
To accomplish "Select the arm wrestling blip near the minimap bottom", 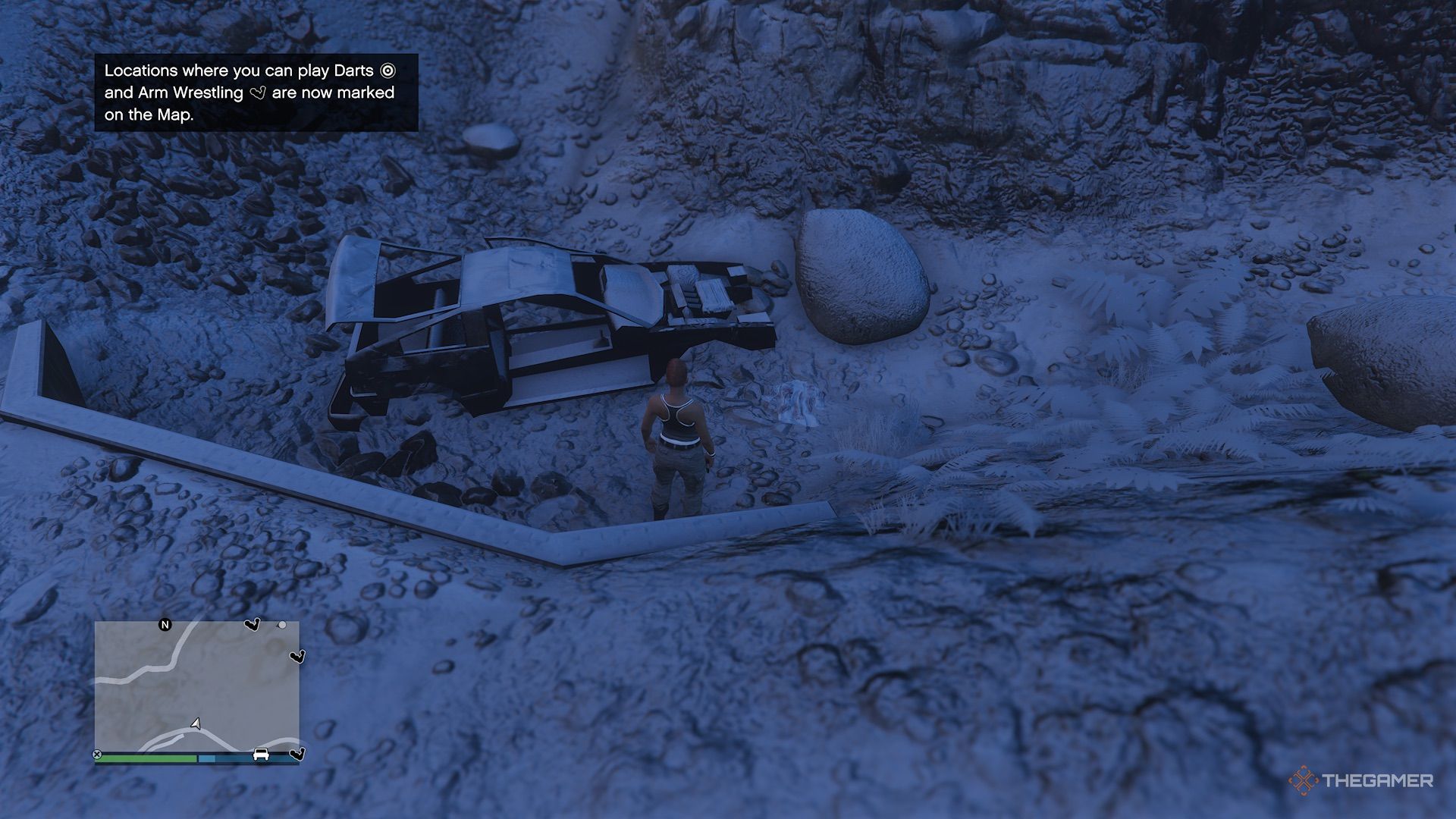I will click(297, 755).
